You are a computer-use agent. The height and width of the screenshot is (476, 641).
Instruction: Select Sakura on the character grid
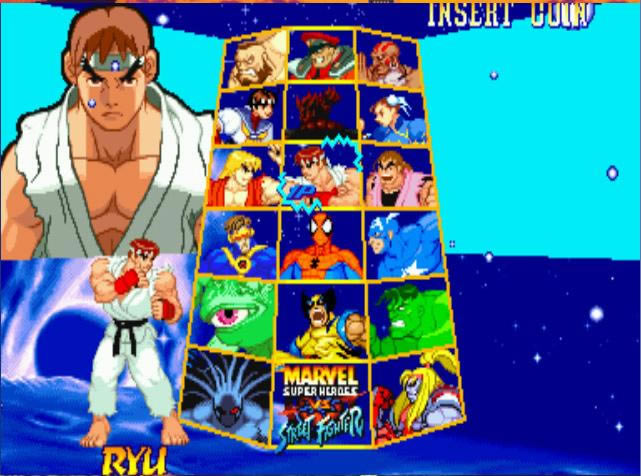pyautogui.click(x=249, y=116)
